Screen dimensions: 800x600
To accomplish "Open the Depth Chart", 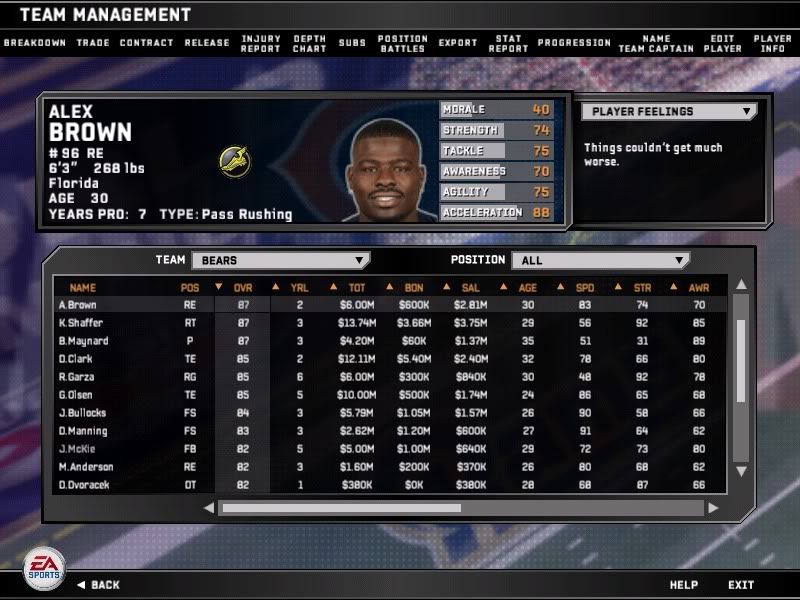I will (309, 44).
